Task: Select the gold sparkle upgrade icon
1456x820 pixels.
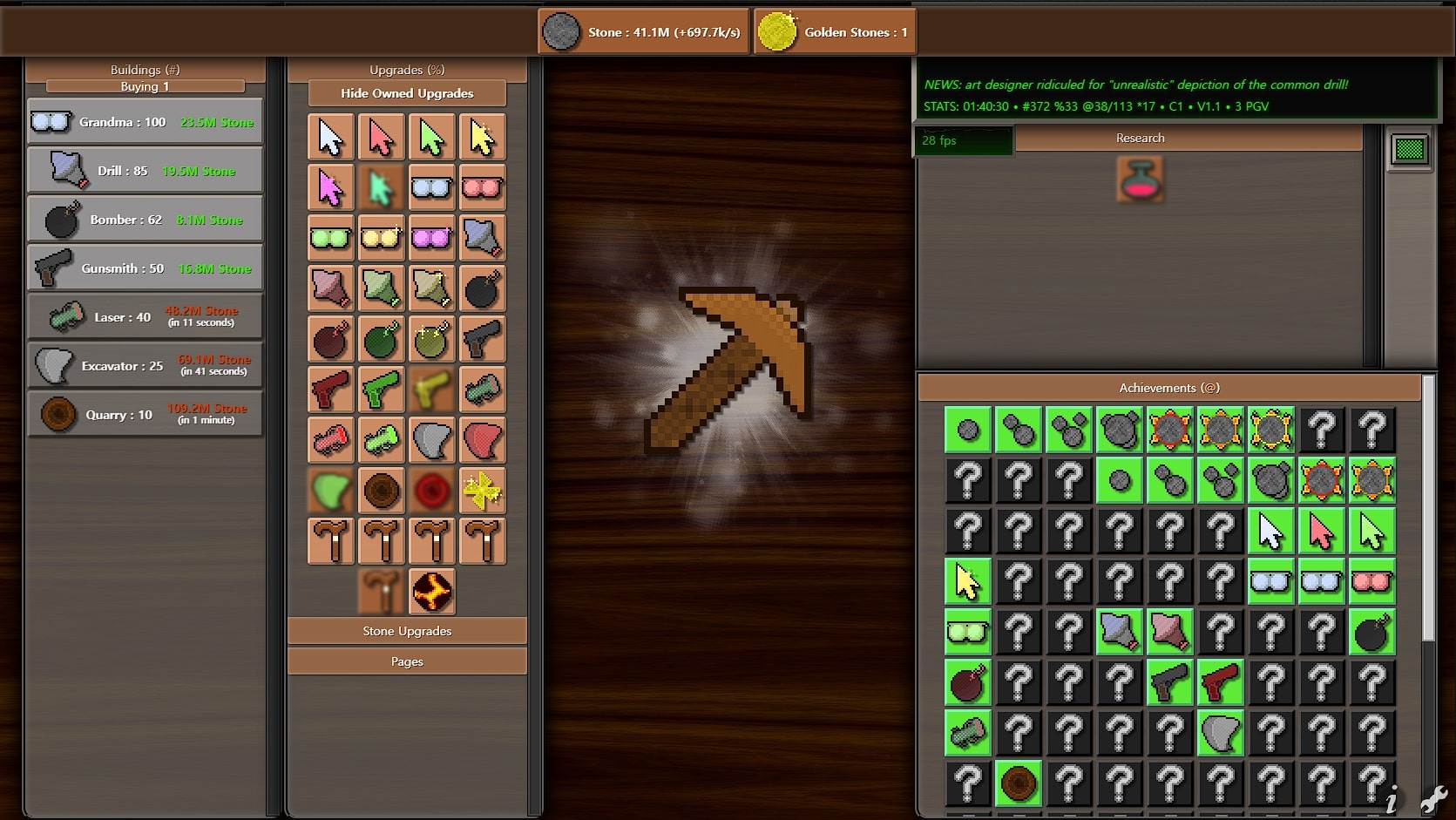Action: [x=482, y=491]
